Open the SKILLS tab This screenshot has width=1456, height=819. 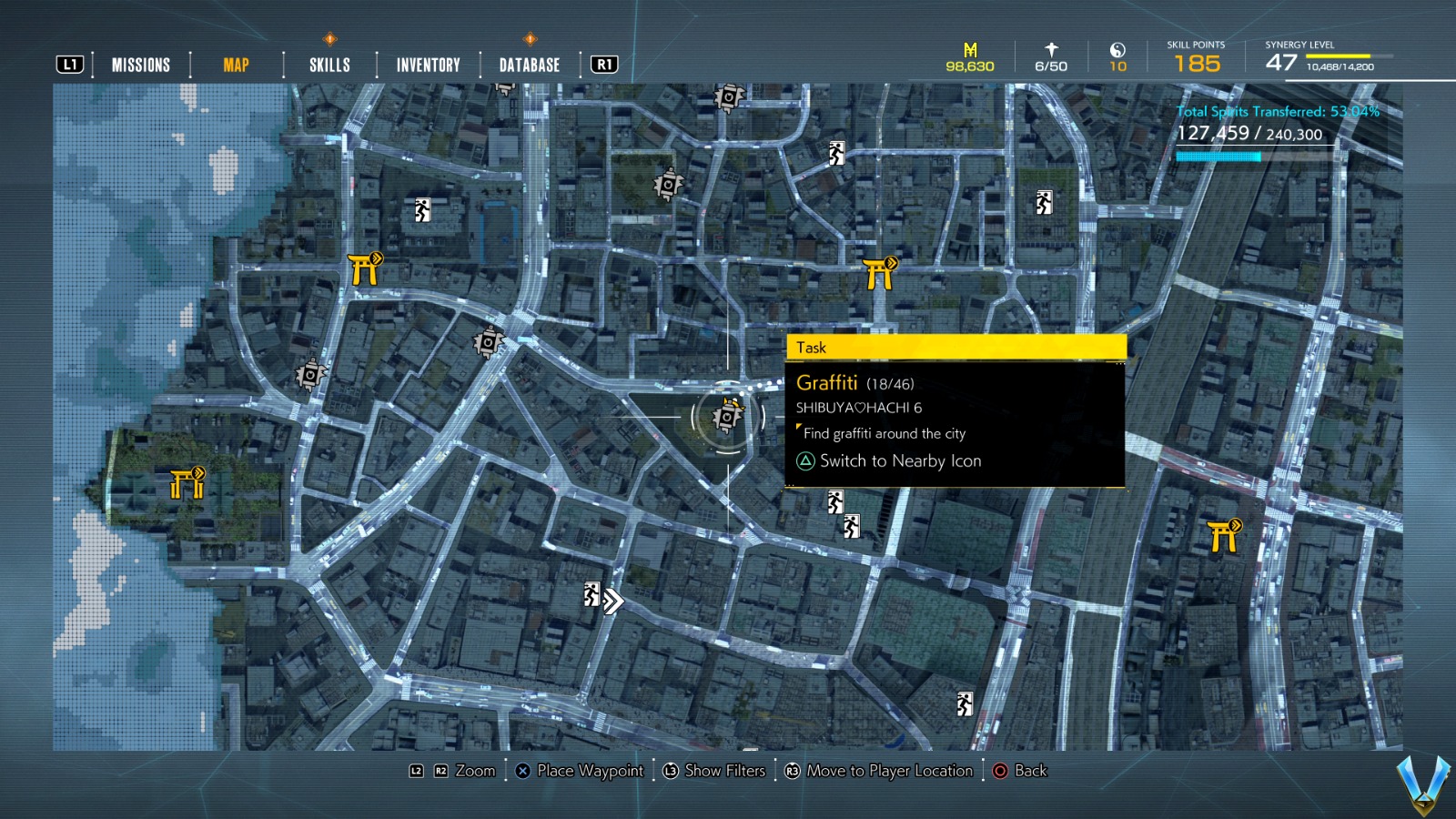click(x=328, y=65)
